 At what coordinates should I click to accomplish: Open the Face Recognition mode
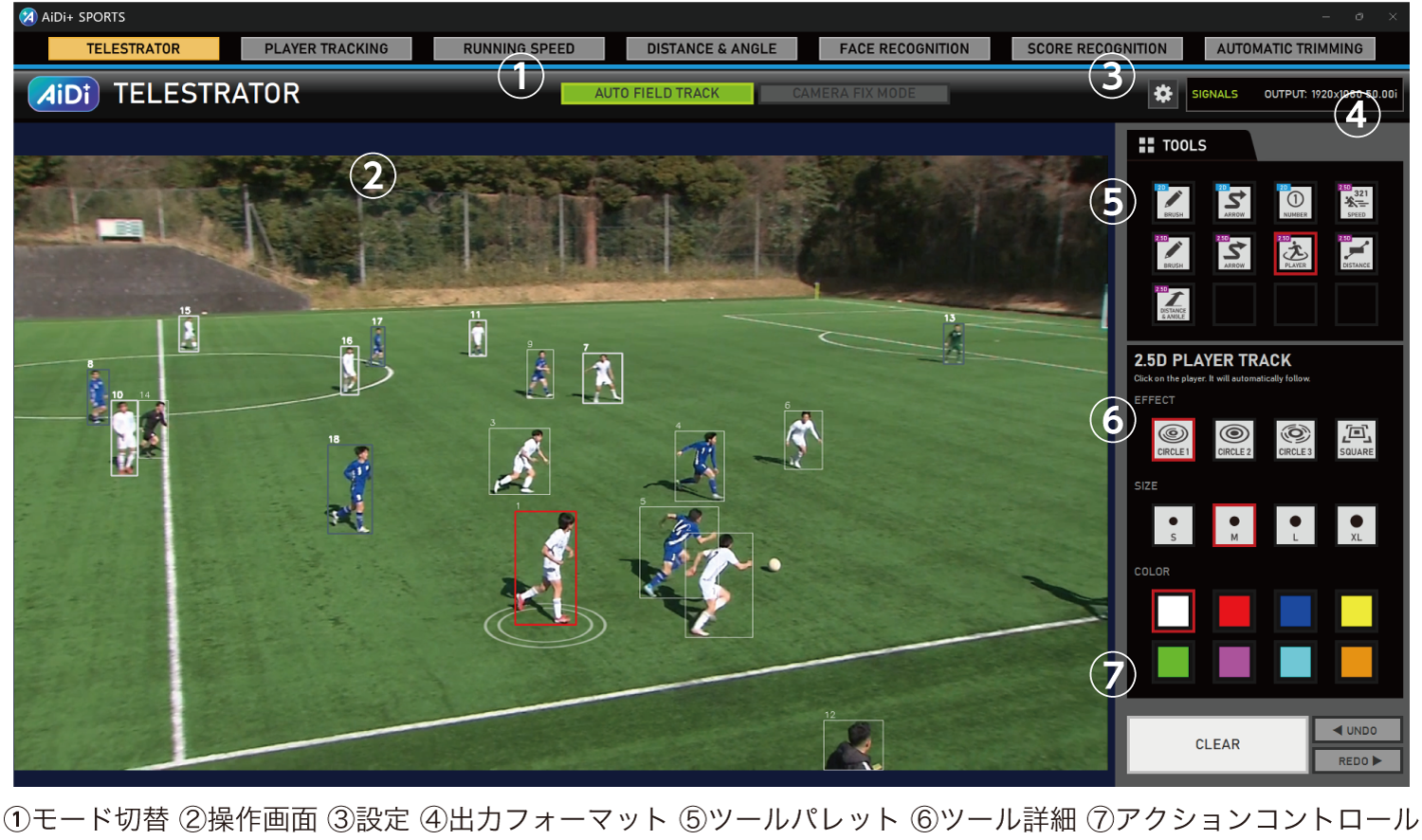click(x=903, y=48)
